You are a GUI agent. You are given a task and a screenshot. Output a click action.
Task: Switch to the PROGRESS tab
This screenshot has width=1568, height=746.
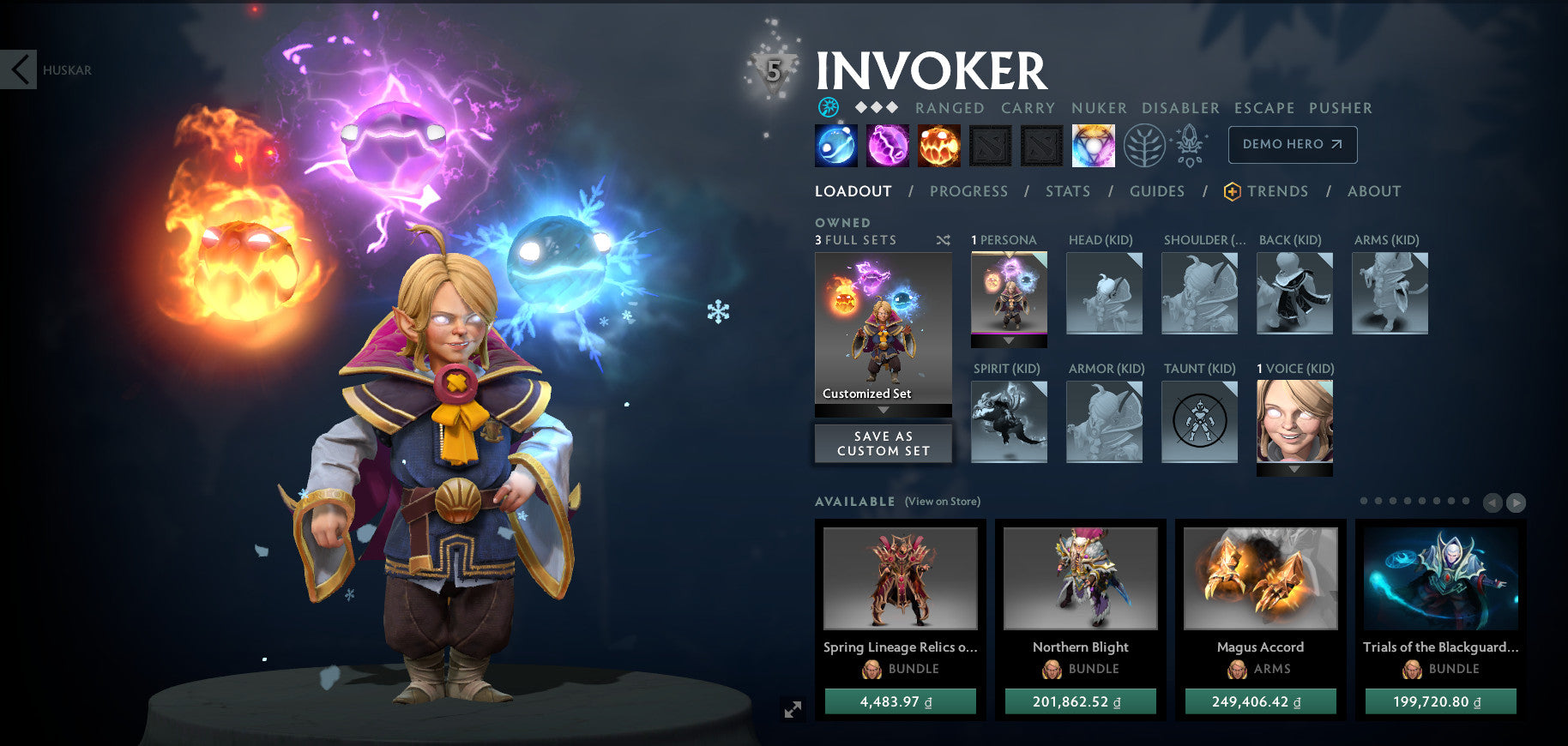968,191
